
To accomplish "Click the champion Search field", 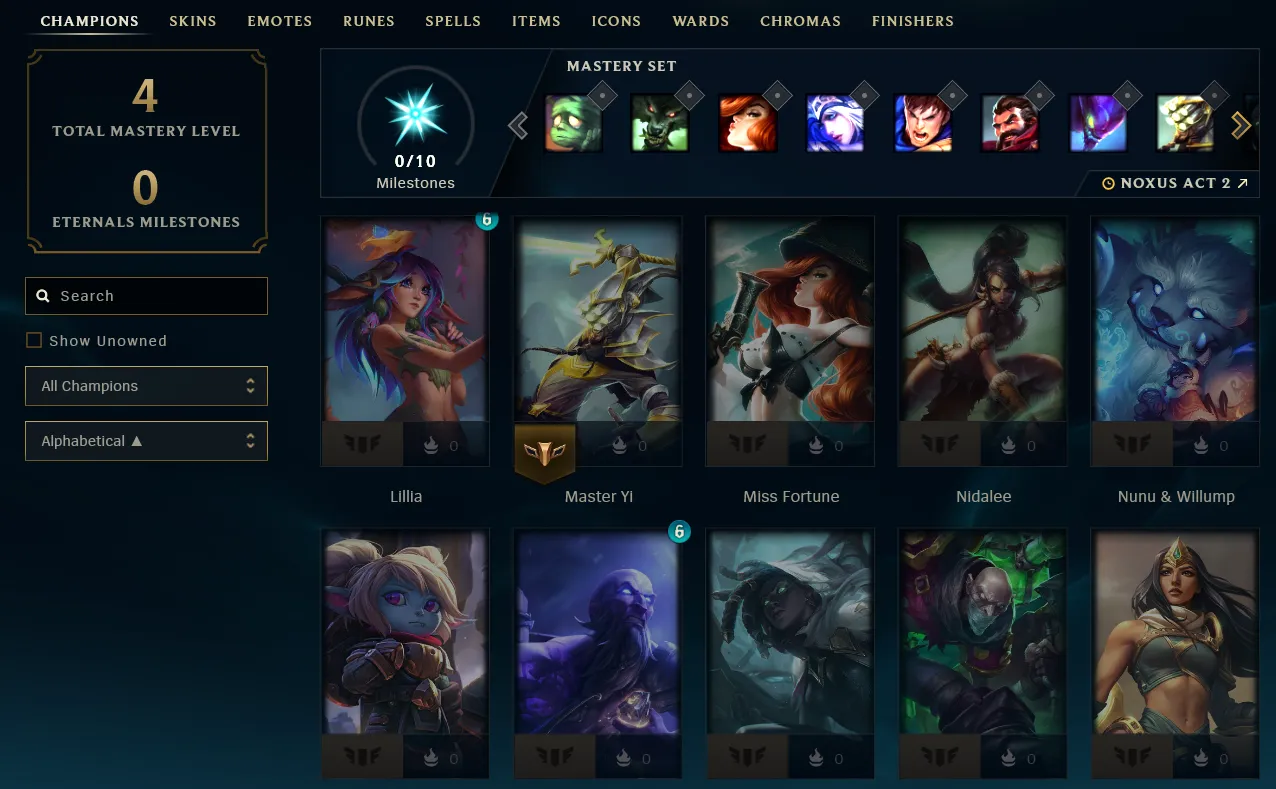I will pos(147,296).
